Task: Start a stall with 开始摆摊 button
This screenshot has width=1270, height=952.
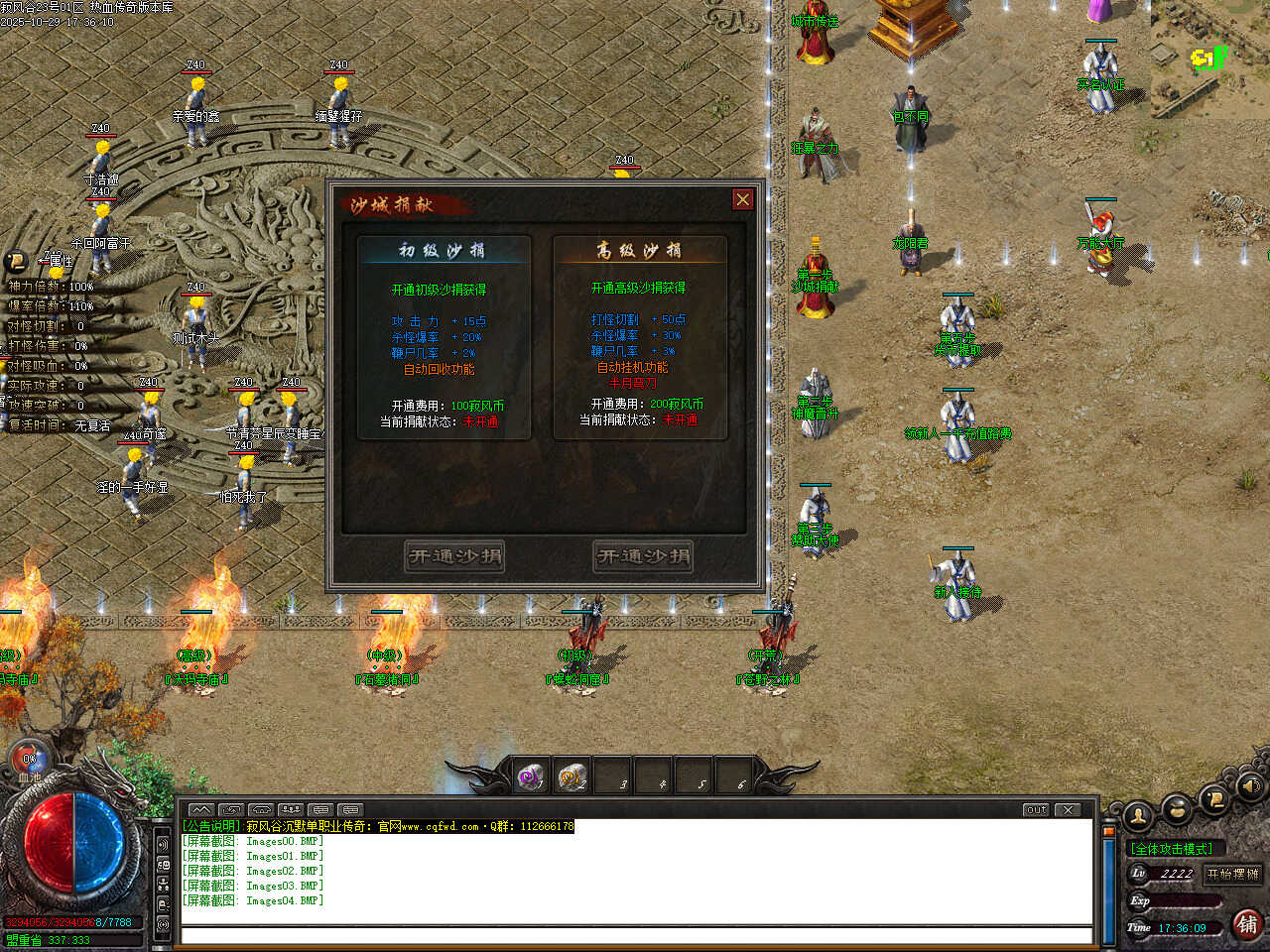Action: pyautogui.click(x=1232, y=874)
